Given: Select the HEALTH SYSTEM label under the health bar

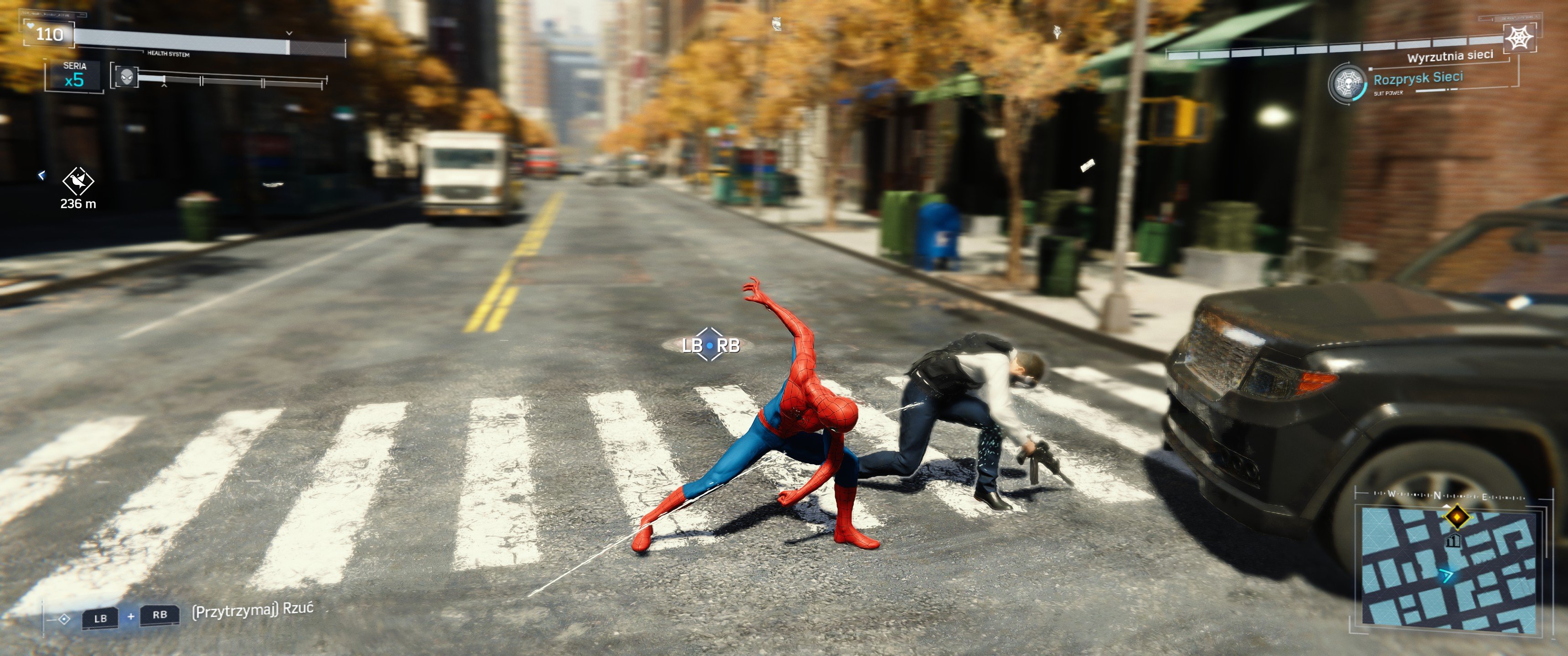Looking at the screenshot, I should (x=169, y=54).
